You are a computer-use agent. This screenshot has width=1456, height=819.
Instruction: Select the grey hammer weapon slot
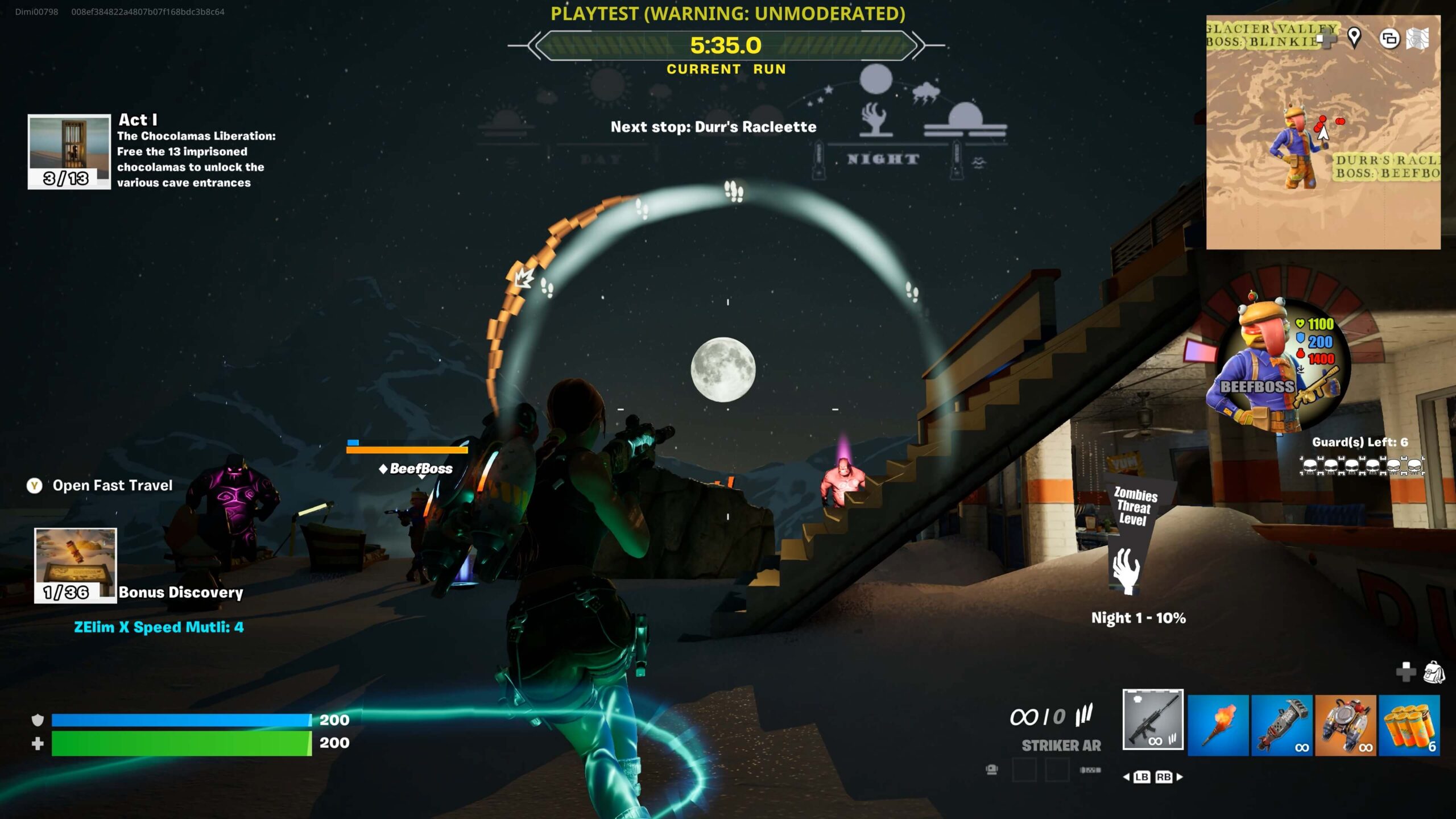tap(1281, 725)
